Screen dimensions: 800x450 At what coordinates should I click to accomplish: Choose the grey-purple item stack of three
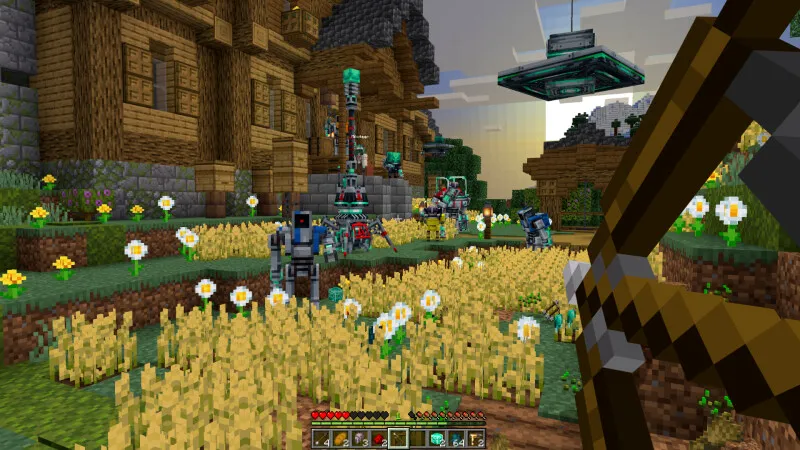[x=360, y=438]
